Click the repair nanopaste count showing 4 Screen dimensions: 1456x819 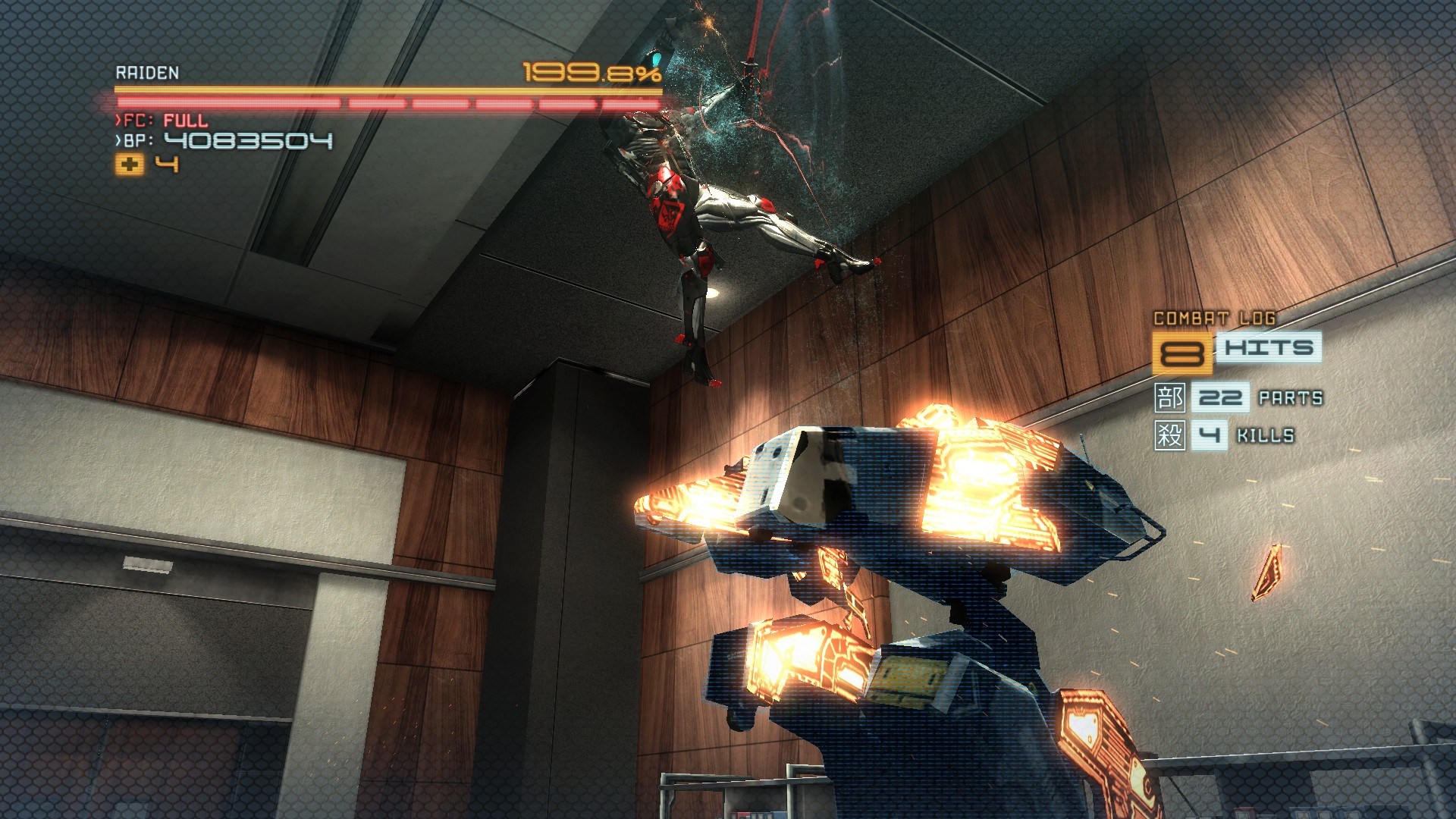[x=168, y=164]
